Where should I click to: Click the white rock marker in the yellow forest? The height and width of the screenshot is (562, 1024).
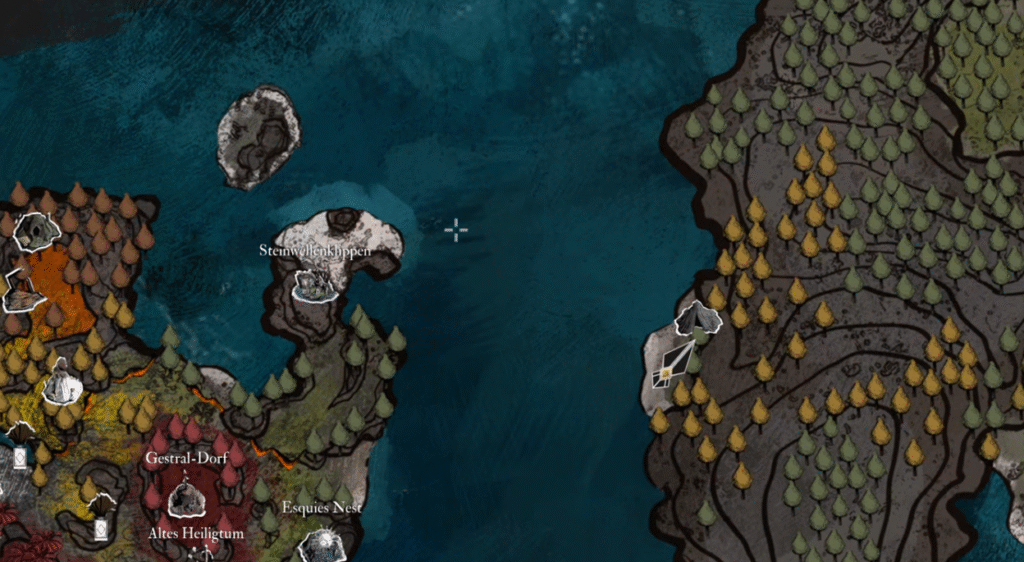click(63, 381)
